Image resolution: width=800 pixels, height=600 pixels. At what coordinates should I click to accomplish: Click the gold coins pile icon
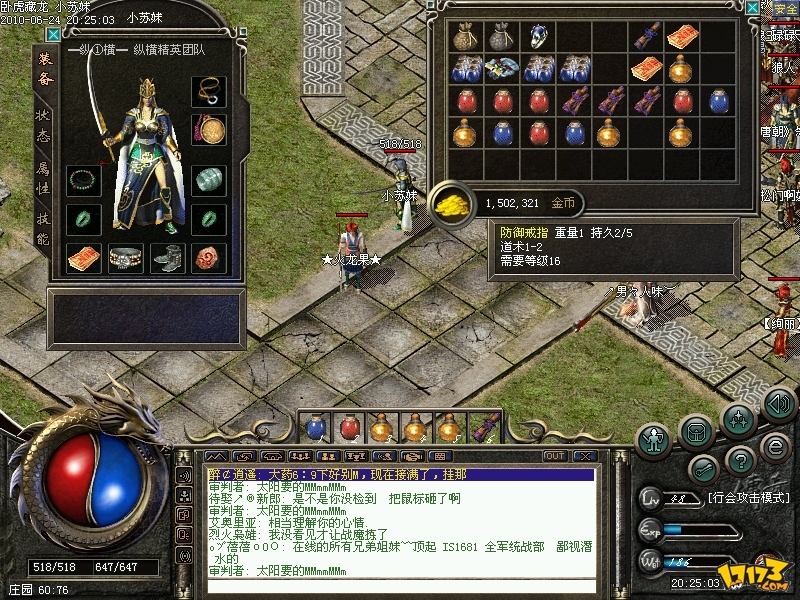[x=451, y=202]
